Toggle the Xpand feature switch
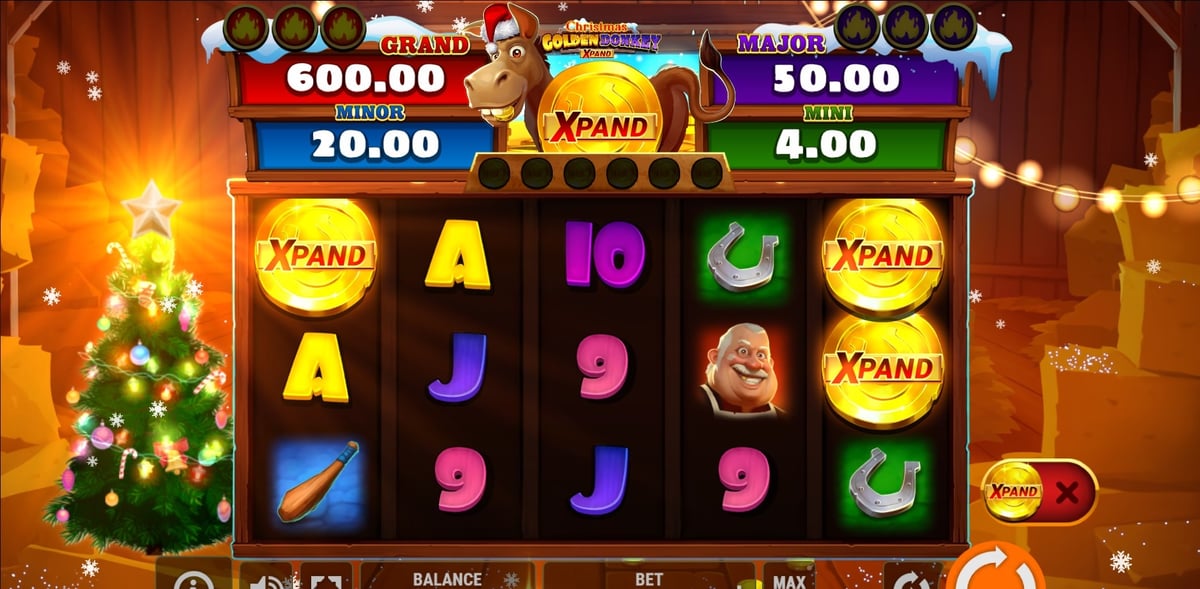1200x589 pixels. click(1040, 491)
